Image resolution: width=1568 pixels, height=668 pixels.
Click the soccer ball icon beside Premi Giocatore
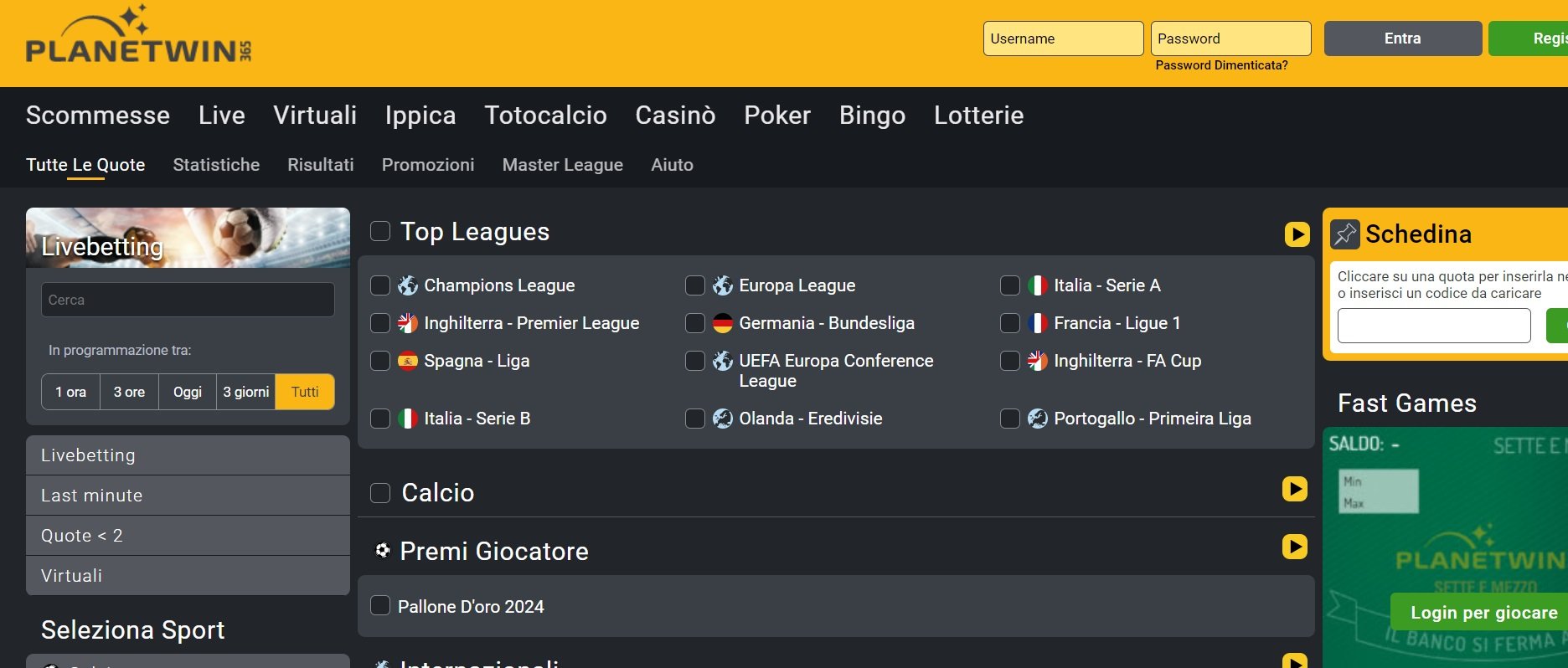tap(383, 550)
